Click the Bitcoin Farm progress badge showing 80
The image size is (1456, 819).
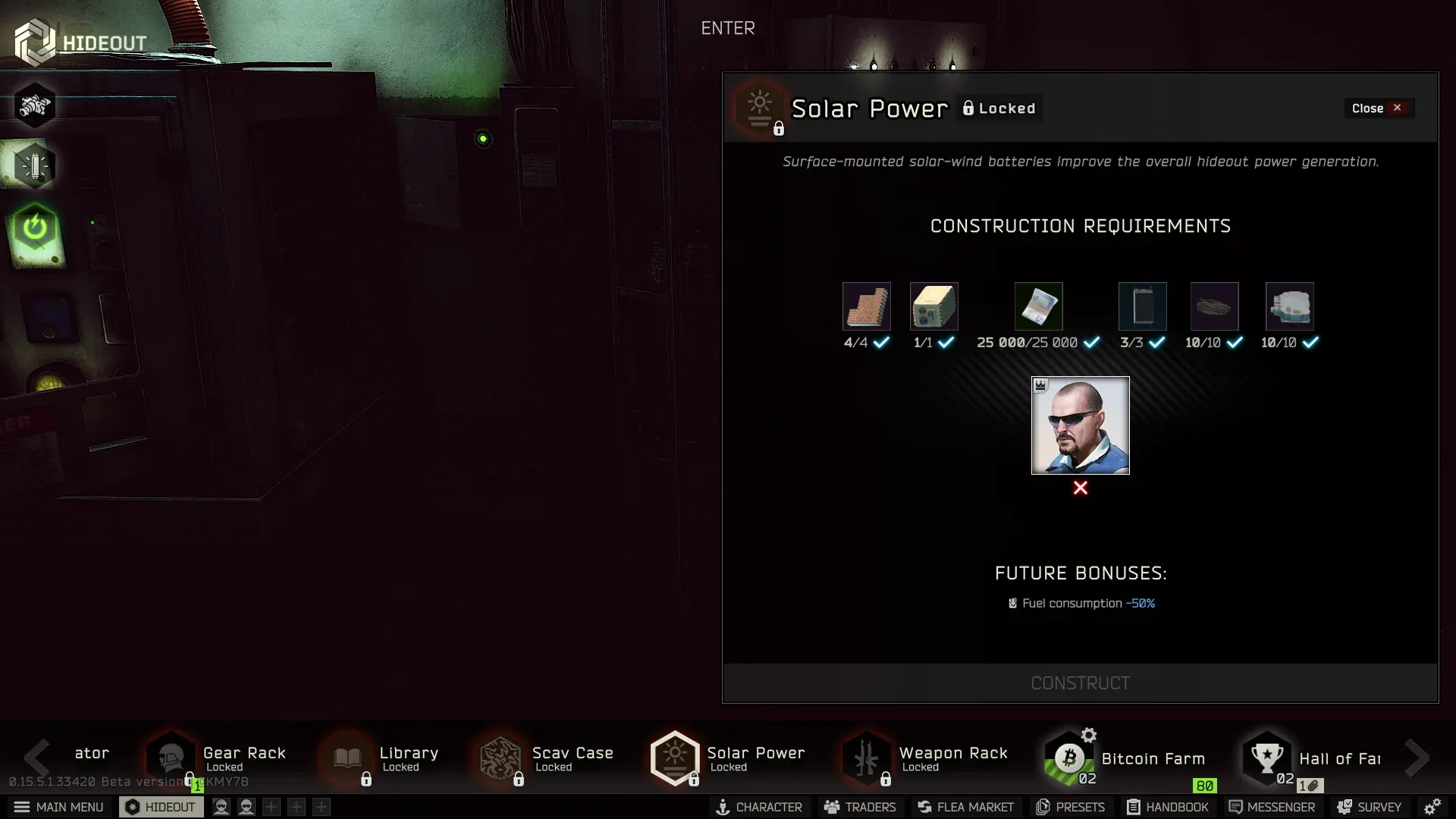click(1204, 786)
